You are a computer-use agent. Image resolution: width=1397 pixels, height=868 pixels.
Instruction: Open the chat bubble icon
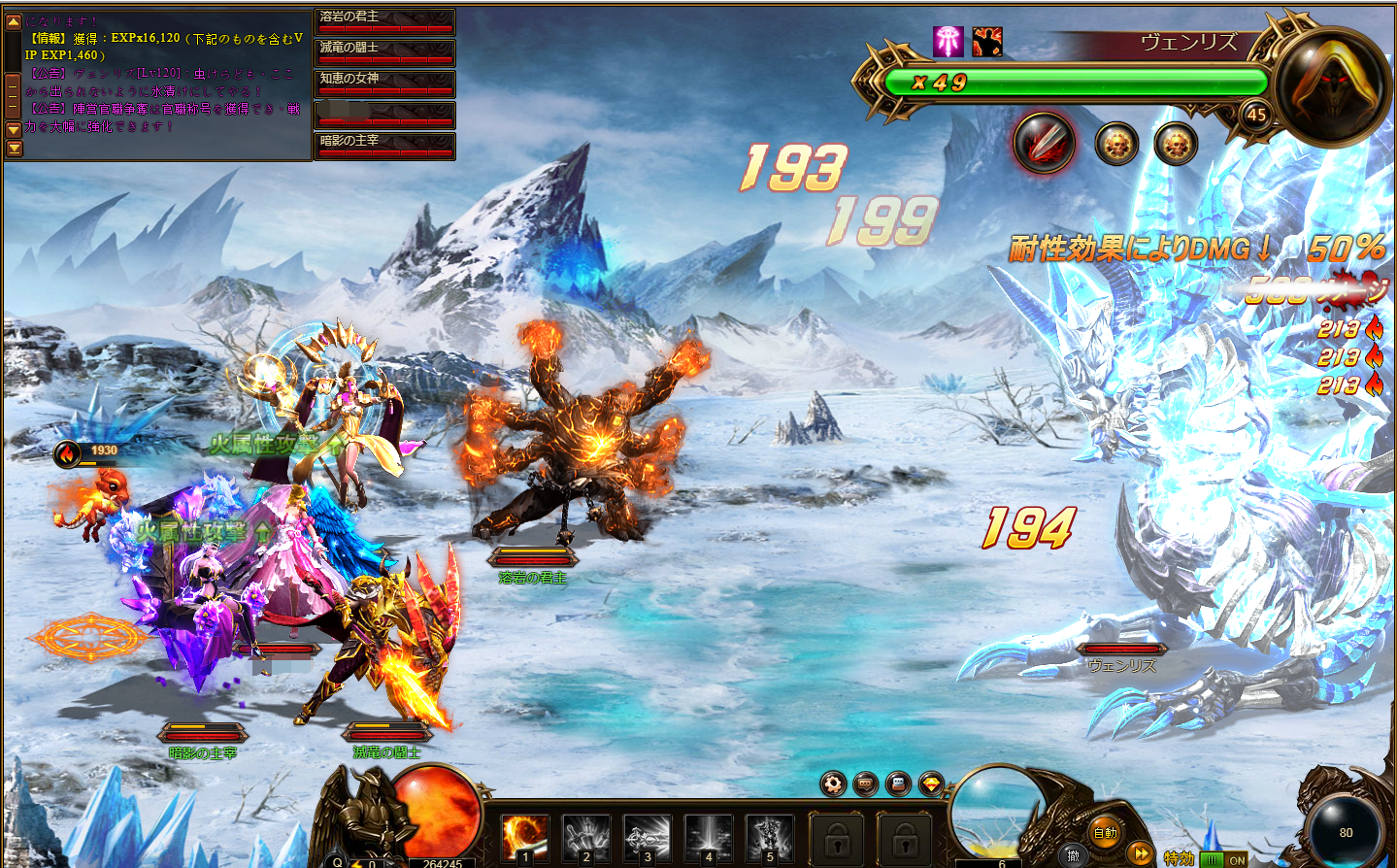pos(866,784)
